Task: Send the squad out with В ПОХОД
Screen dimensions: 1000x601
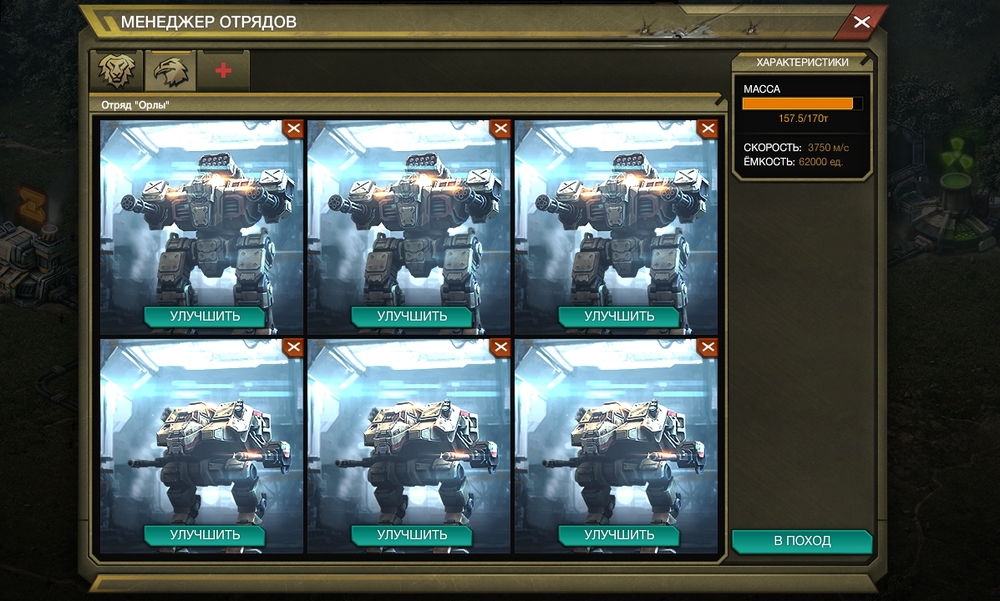Action: (x=802, y=541)
